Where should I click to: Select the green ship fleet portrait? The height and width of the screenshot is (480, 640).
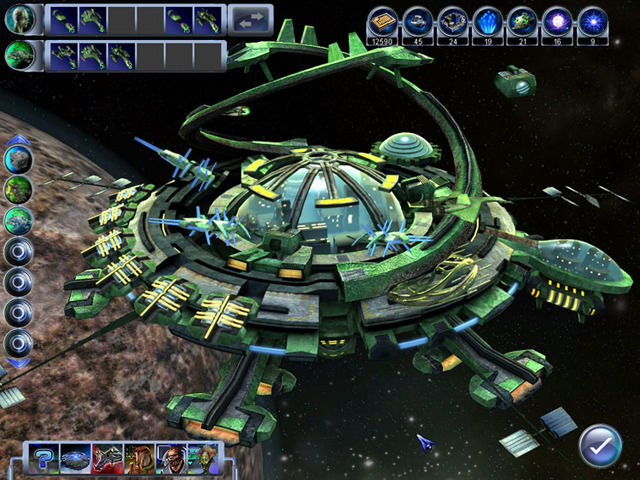point(22,54)
